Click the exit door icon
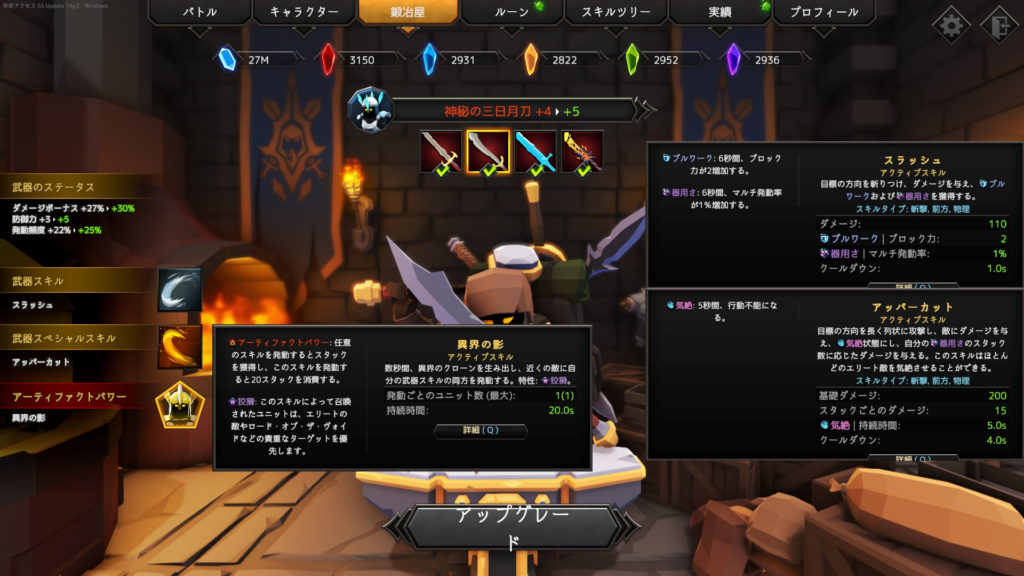This screenshot has width=1024, height=576. 997,24
